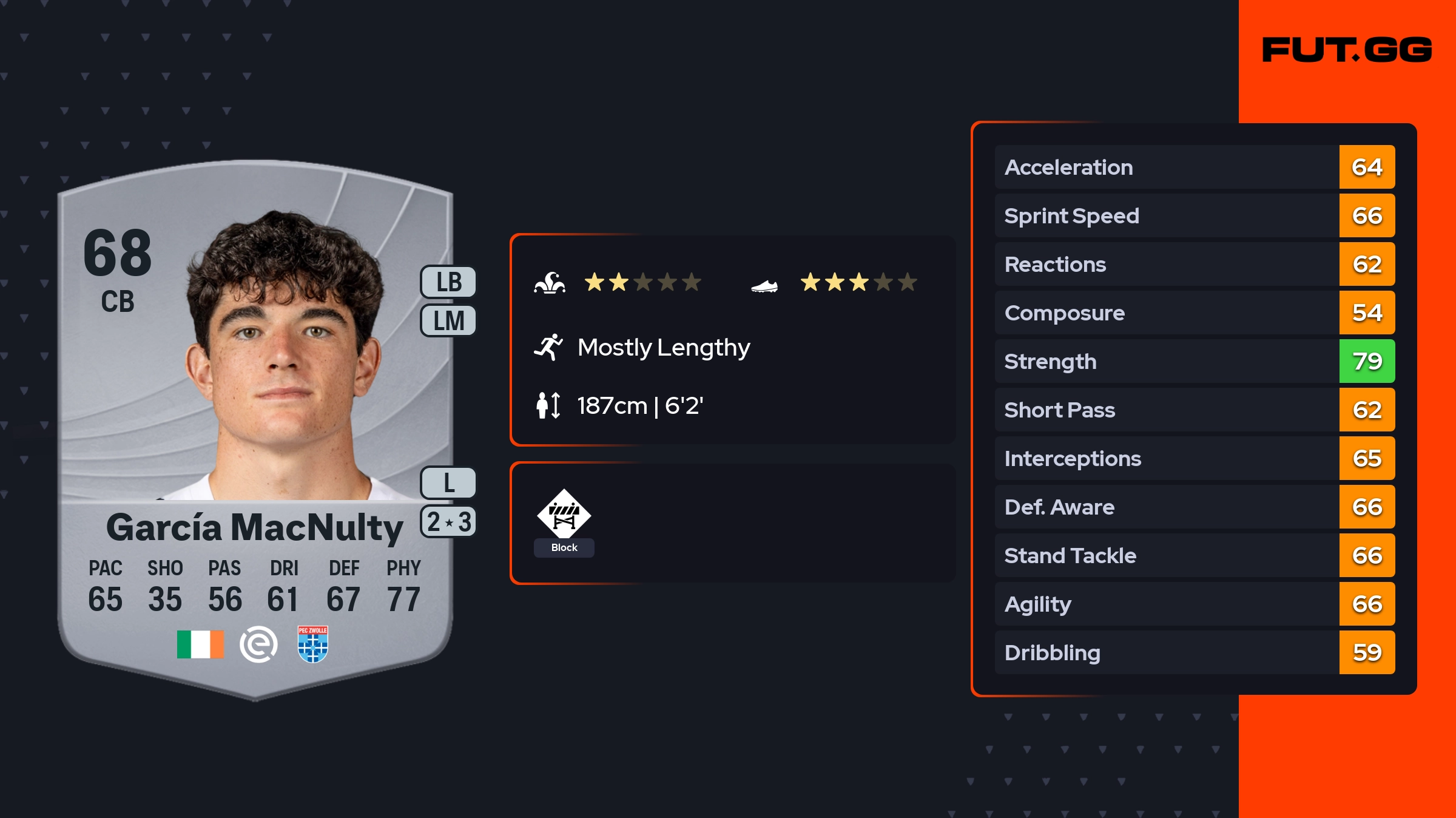The image size is (1456, 818).
Task: Click the skill moves jester icon
Action: (550, 283)
